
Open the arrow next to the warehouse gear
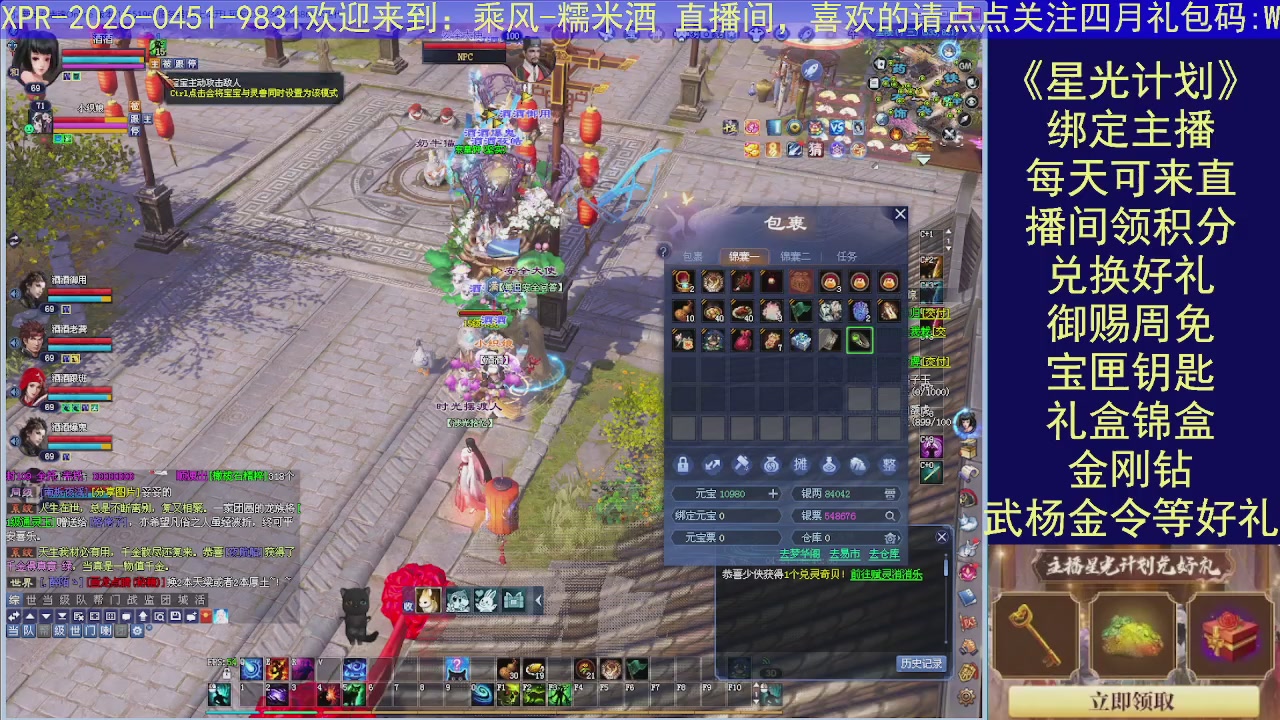[900, 537]
